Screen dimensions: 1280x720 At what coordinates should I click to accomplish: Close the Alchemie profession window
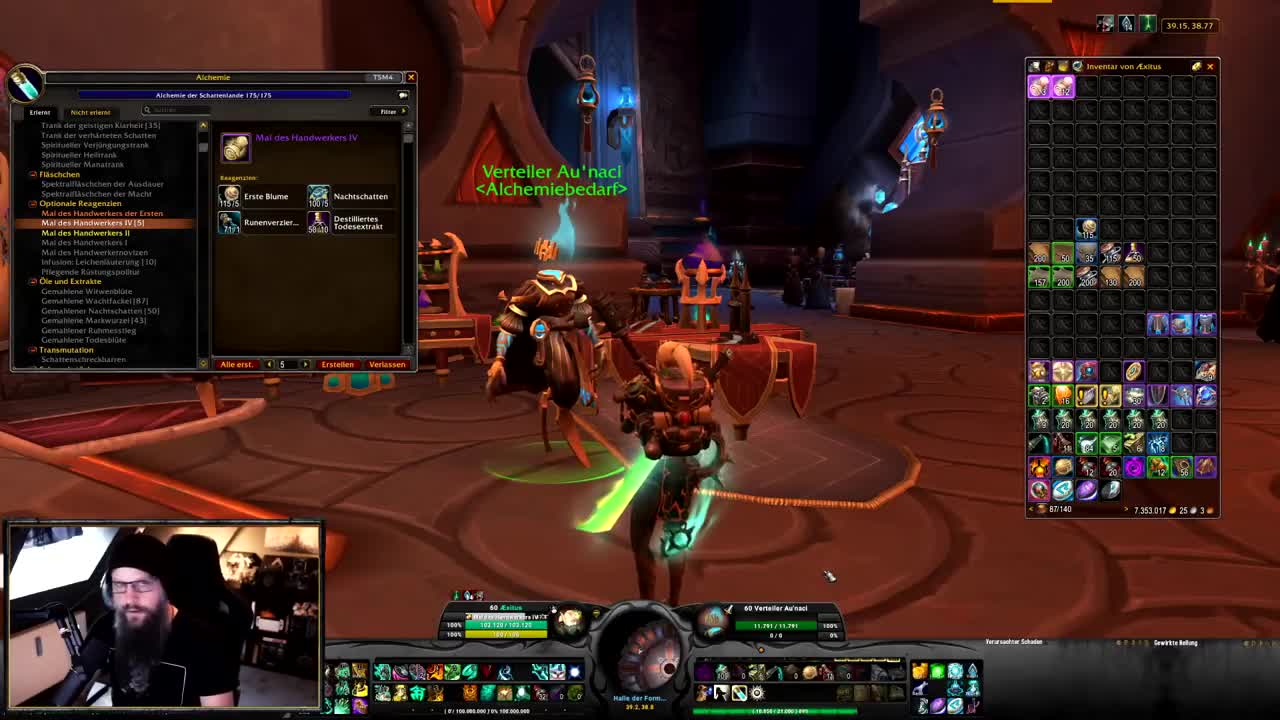(x=410, y=77)
